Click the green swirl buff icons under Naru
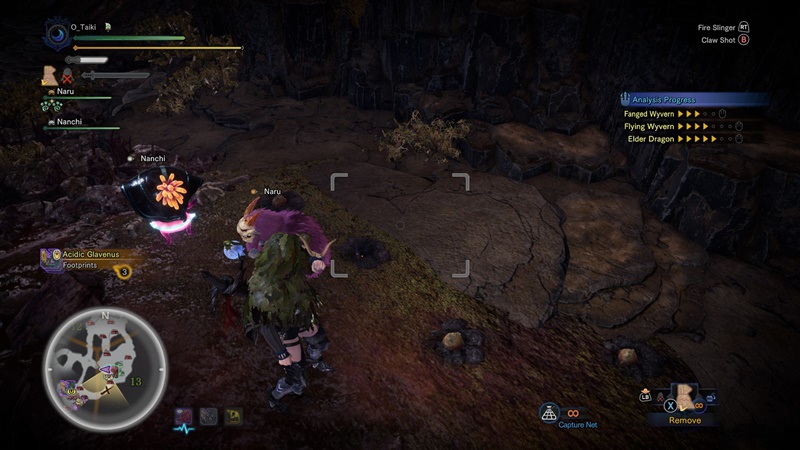 [x=51, y=106]
